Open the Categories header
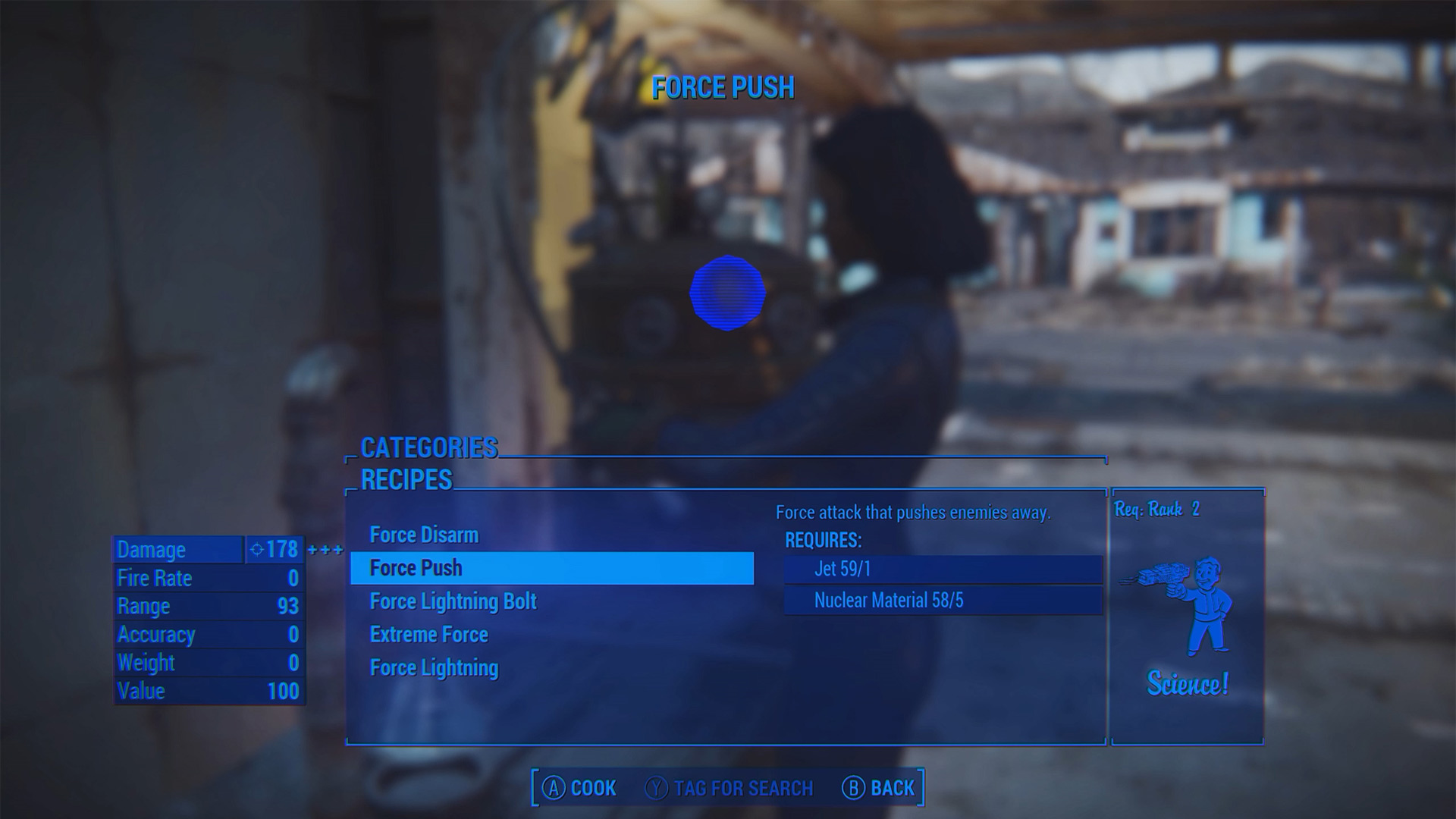 428,448
